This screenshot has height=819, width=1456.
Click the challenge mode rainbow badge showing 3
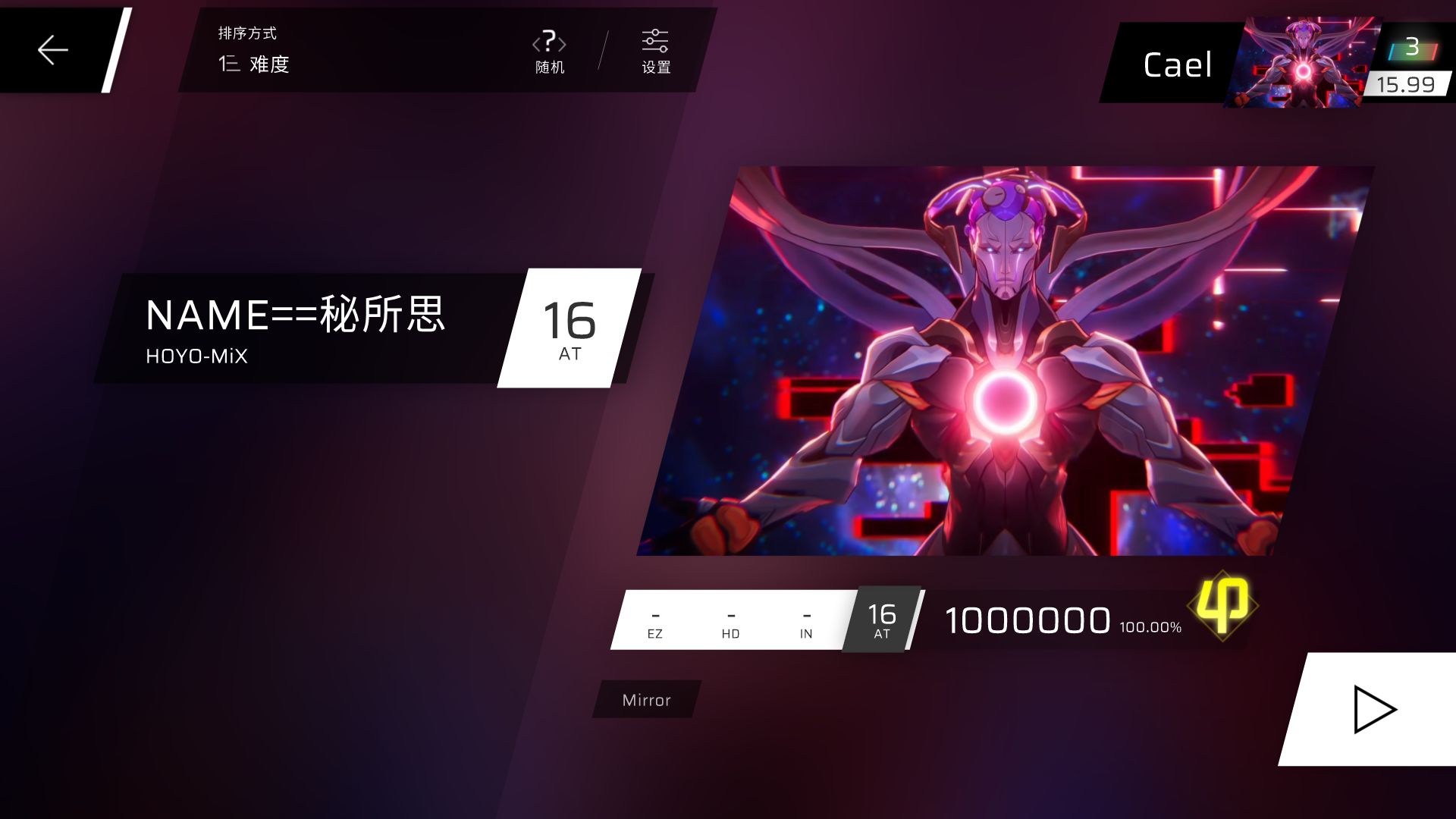[x=1410, y=49]
